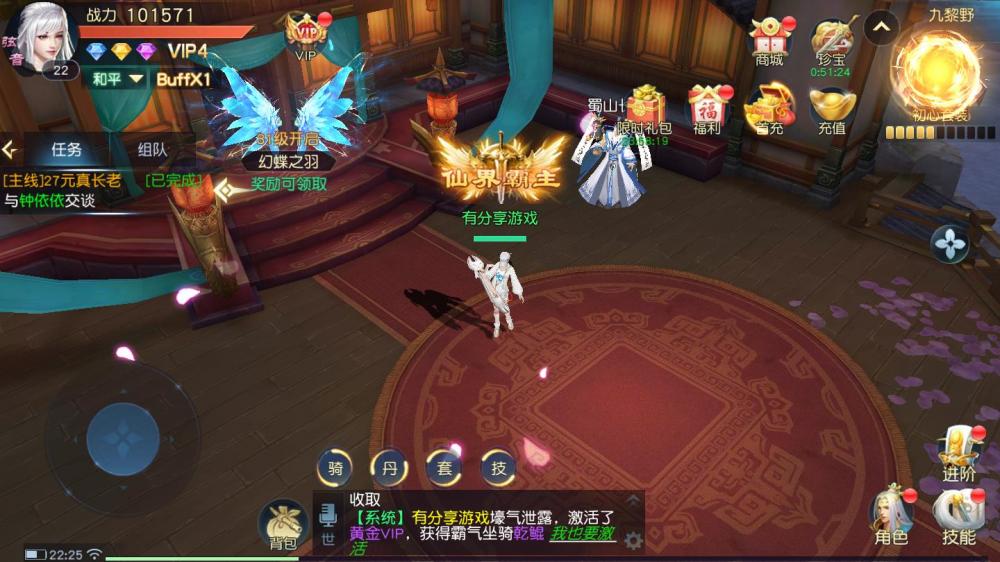1000x562 pixels.
Task: Open the 技能 skills menu
Action: click(x=958, y=515)
